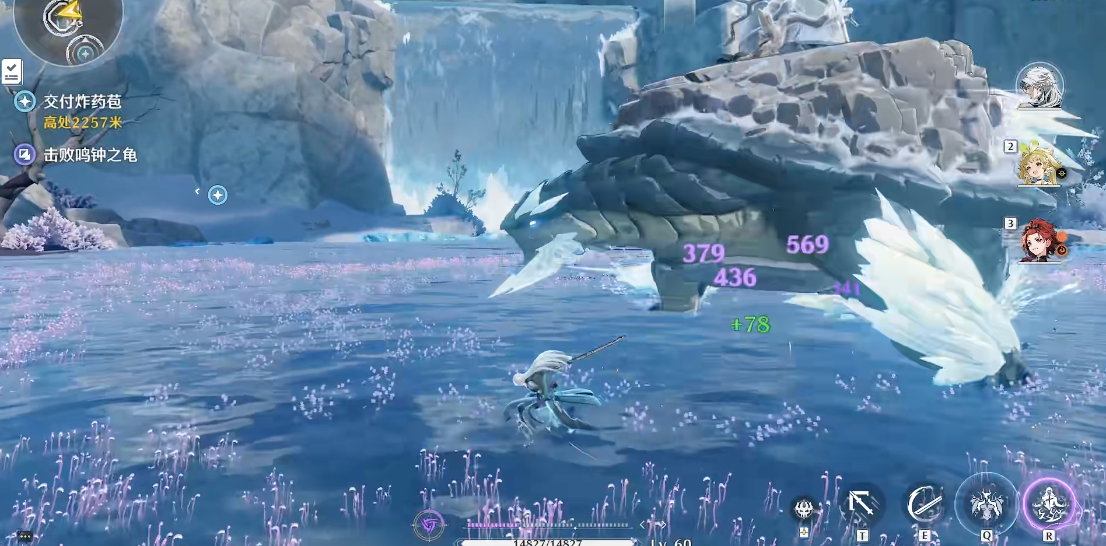Open the circular minimap
The height and width of the screenshot is (546, 1106).
[66, 25]
